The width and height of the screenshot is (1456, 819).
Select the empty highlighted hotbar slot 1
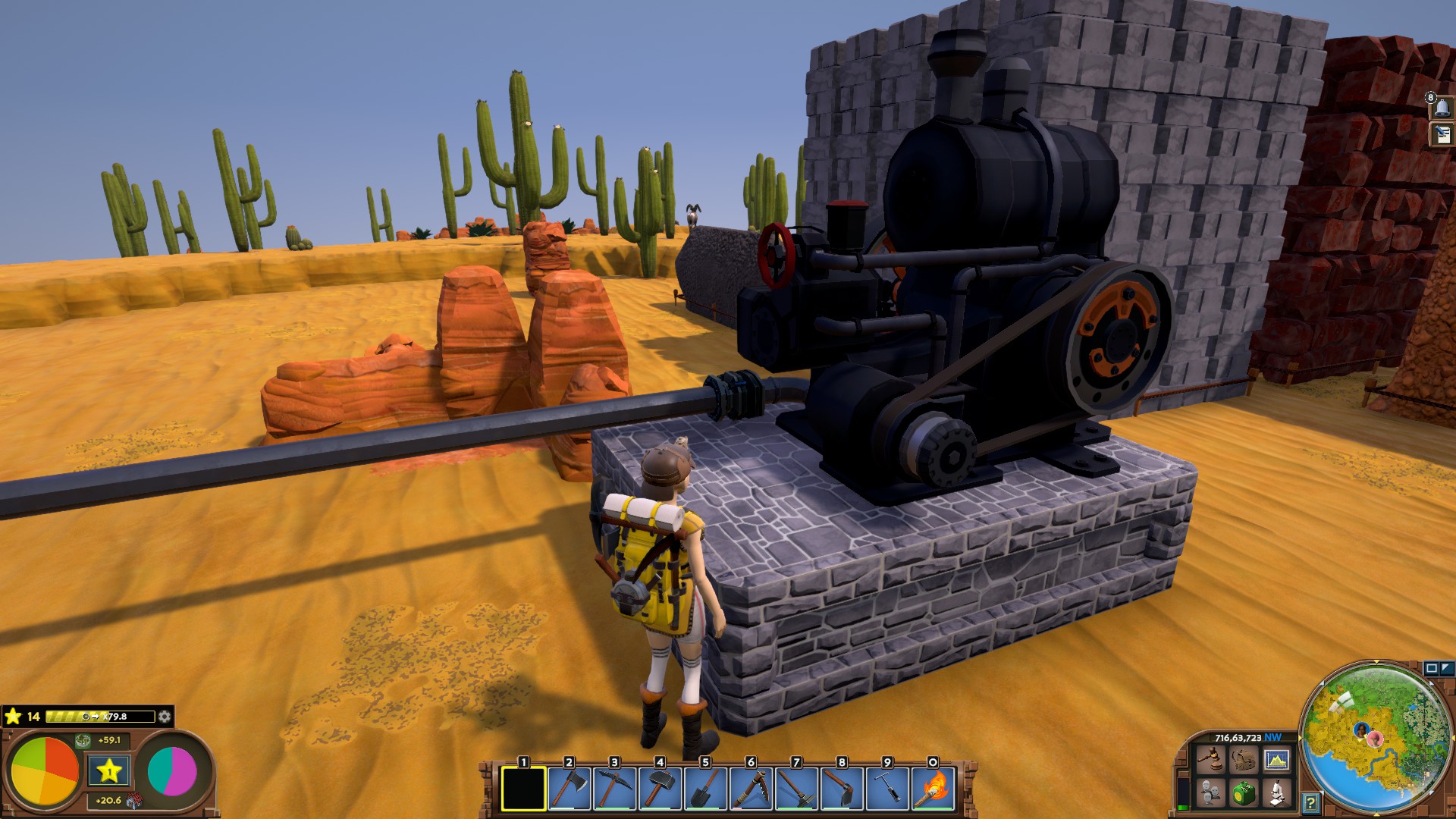click(x=523, y=789)
